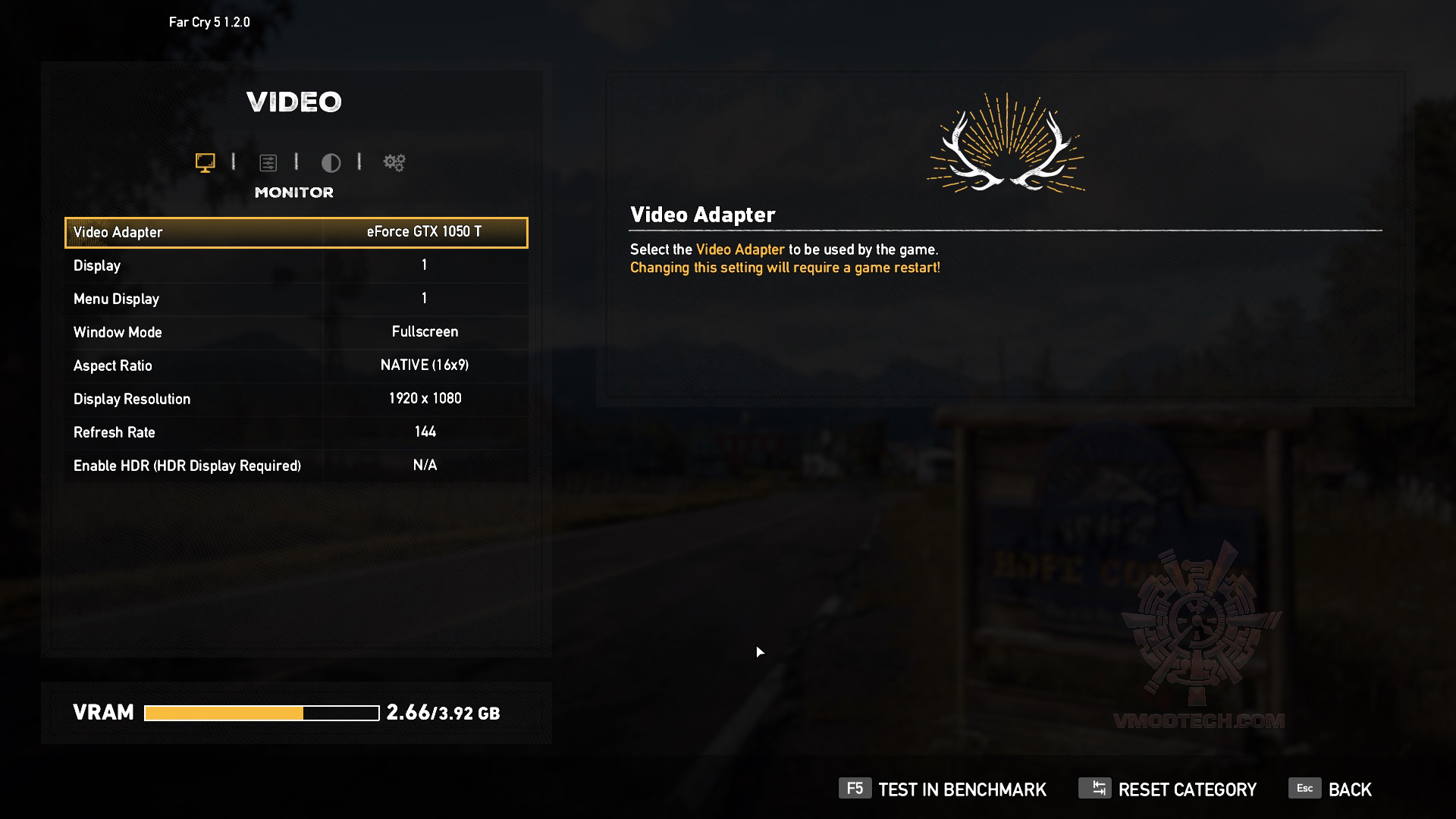Select the Refresh Rate row

coord(296,432)
